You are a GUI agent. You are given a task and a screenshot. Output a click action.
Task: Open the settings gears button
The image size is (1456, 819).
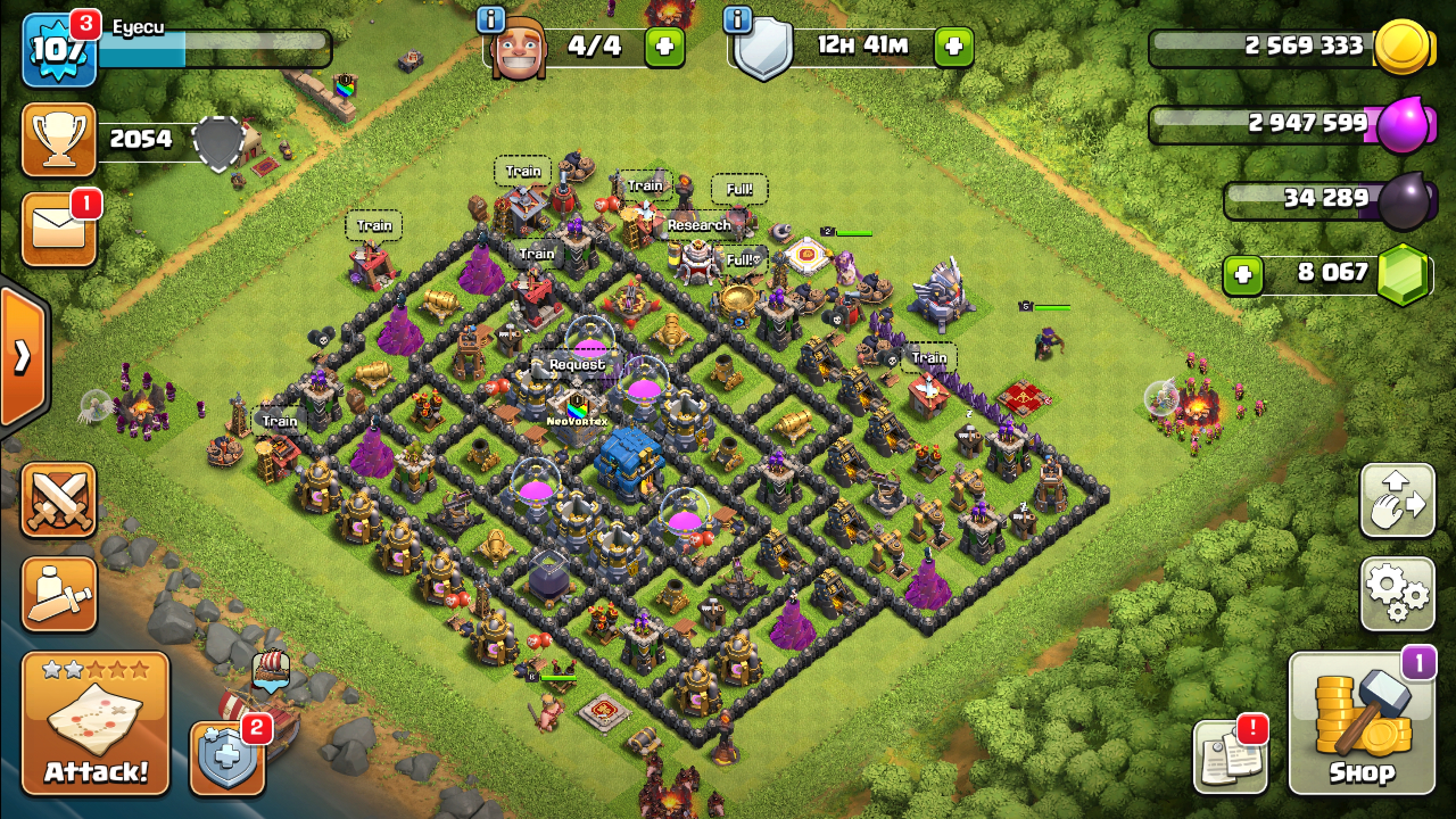pyautogui.click(x=1397, y=594)
